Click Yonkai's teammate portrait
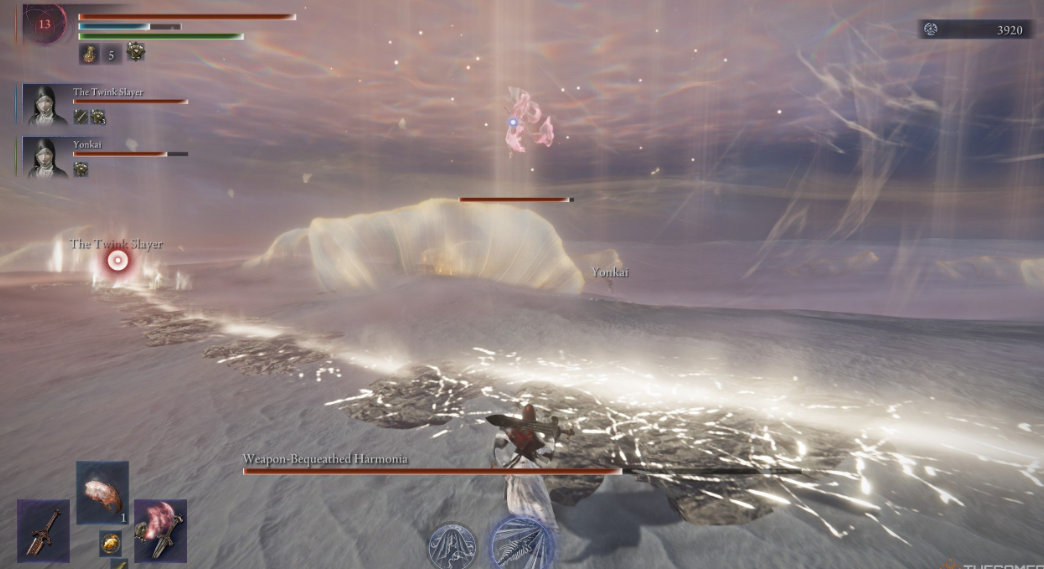The width and height of the screenshot is (1044, 569). pyautogui.click(x=47, y=157)
